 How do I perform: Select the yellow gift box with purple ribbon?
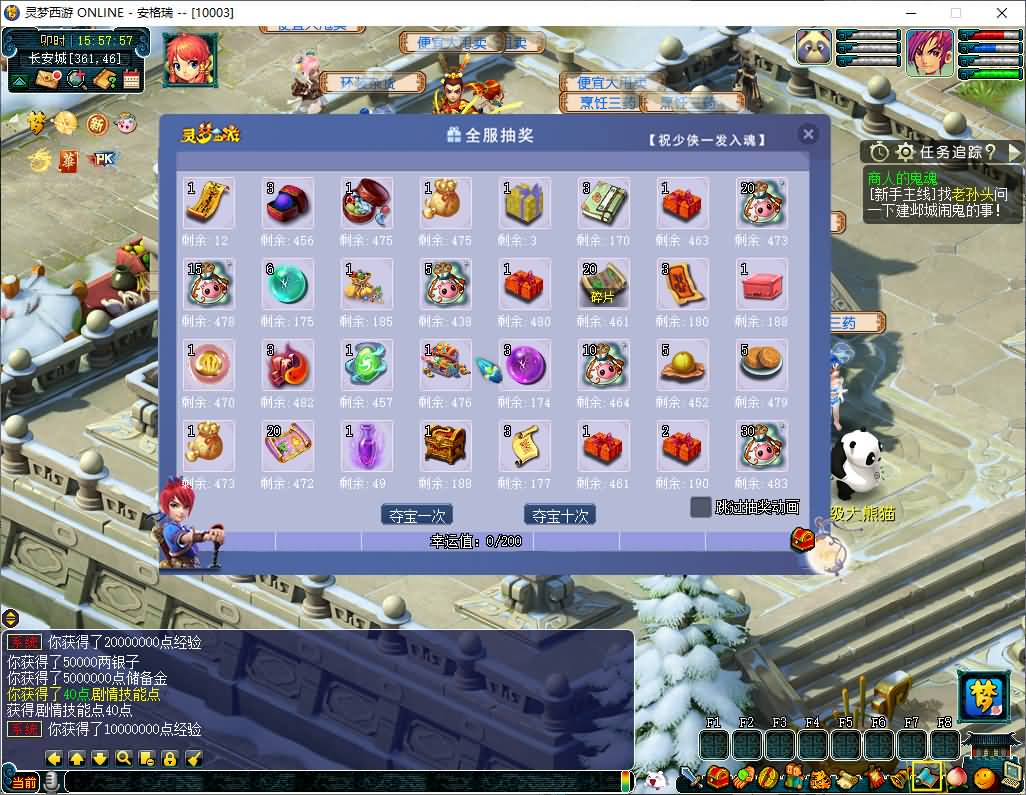tap(525, 203)
